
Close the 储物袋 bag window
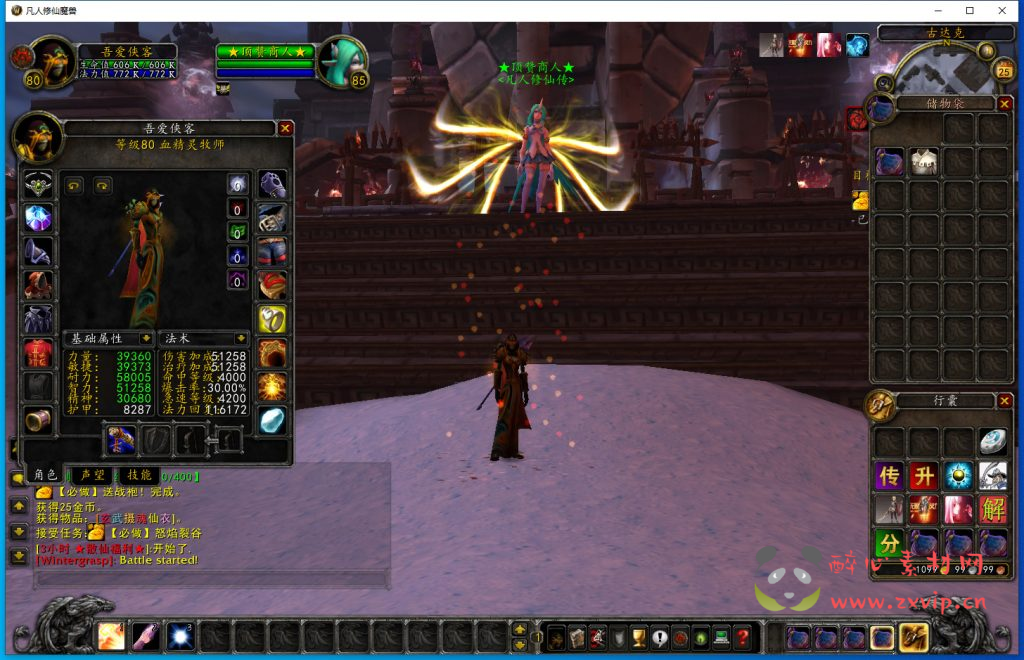coord(1005,103)
